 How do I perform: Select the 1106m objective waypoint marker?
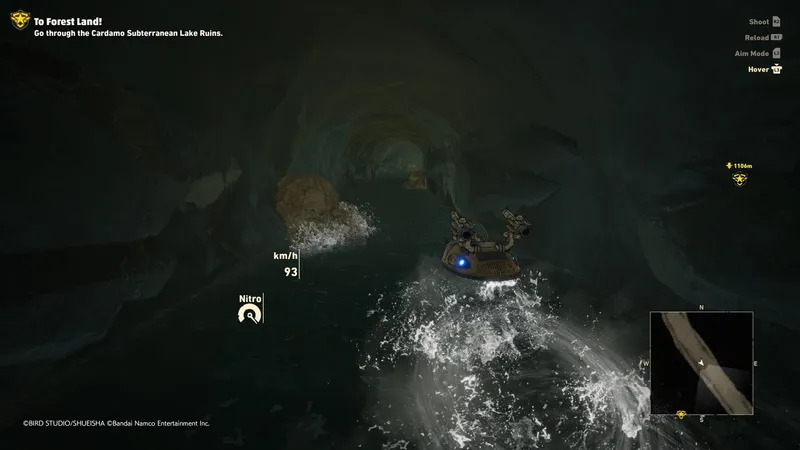740,179
